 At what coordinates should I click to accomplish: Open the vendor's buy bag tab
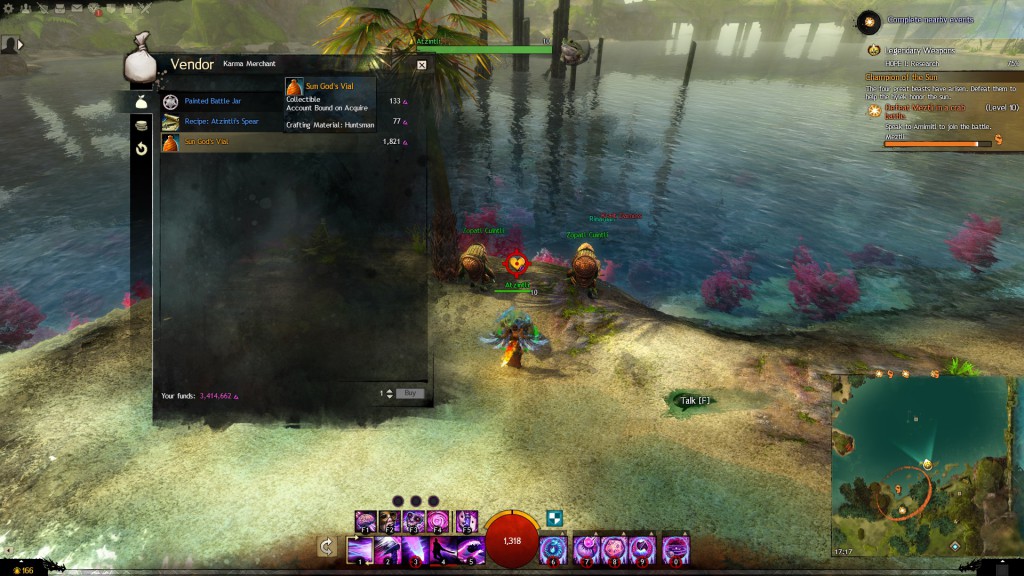(x=141, y=102)
